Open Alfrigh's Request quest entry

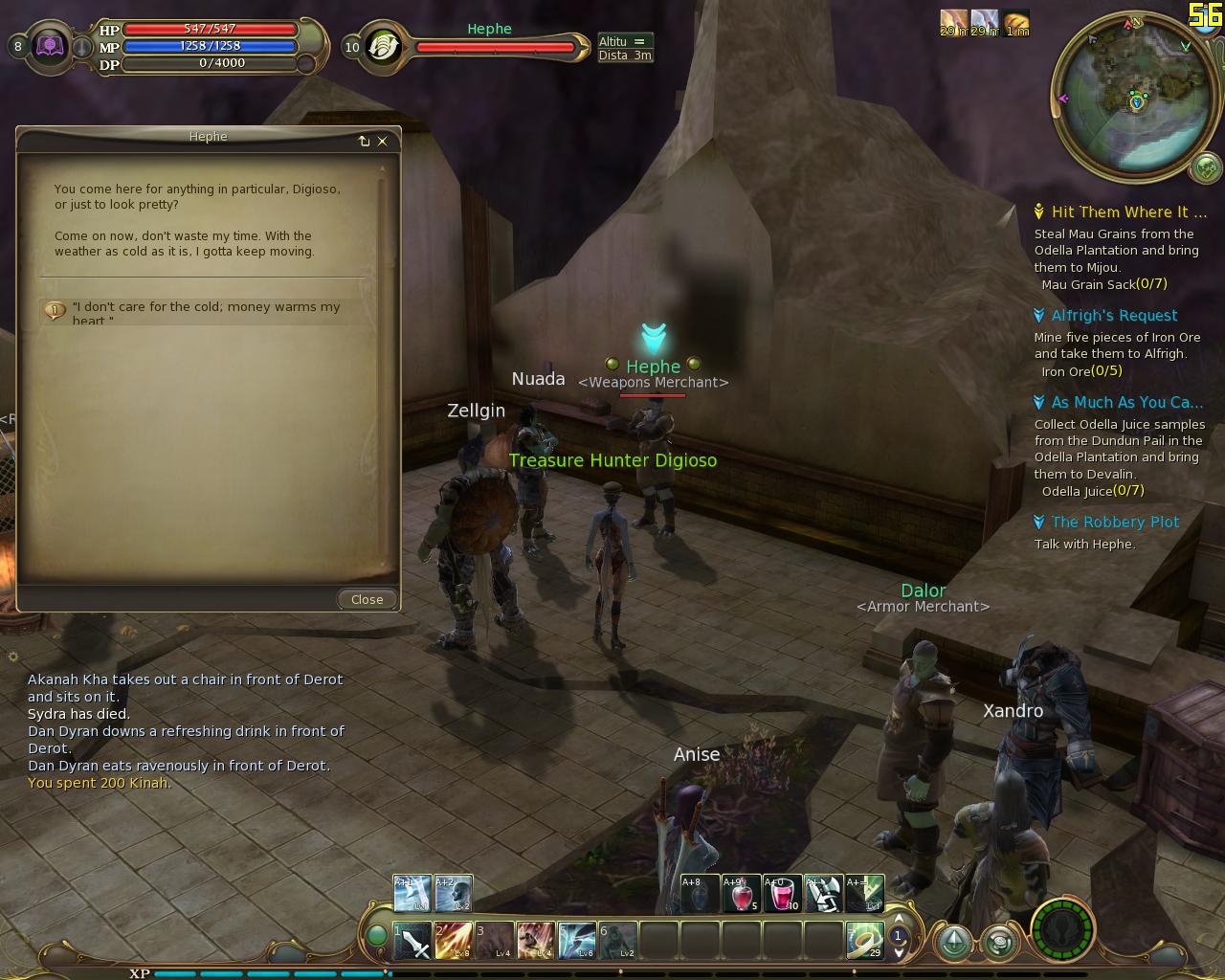click(x=1114, y=316)
